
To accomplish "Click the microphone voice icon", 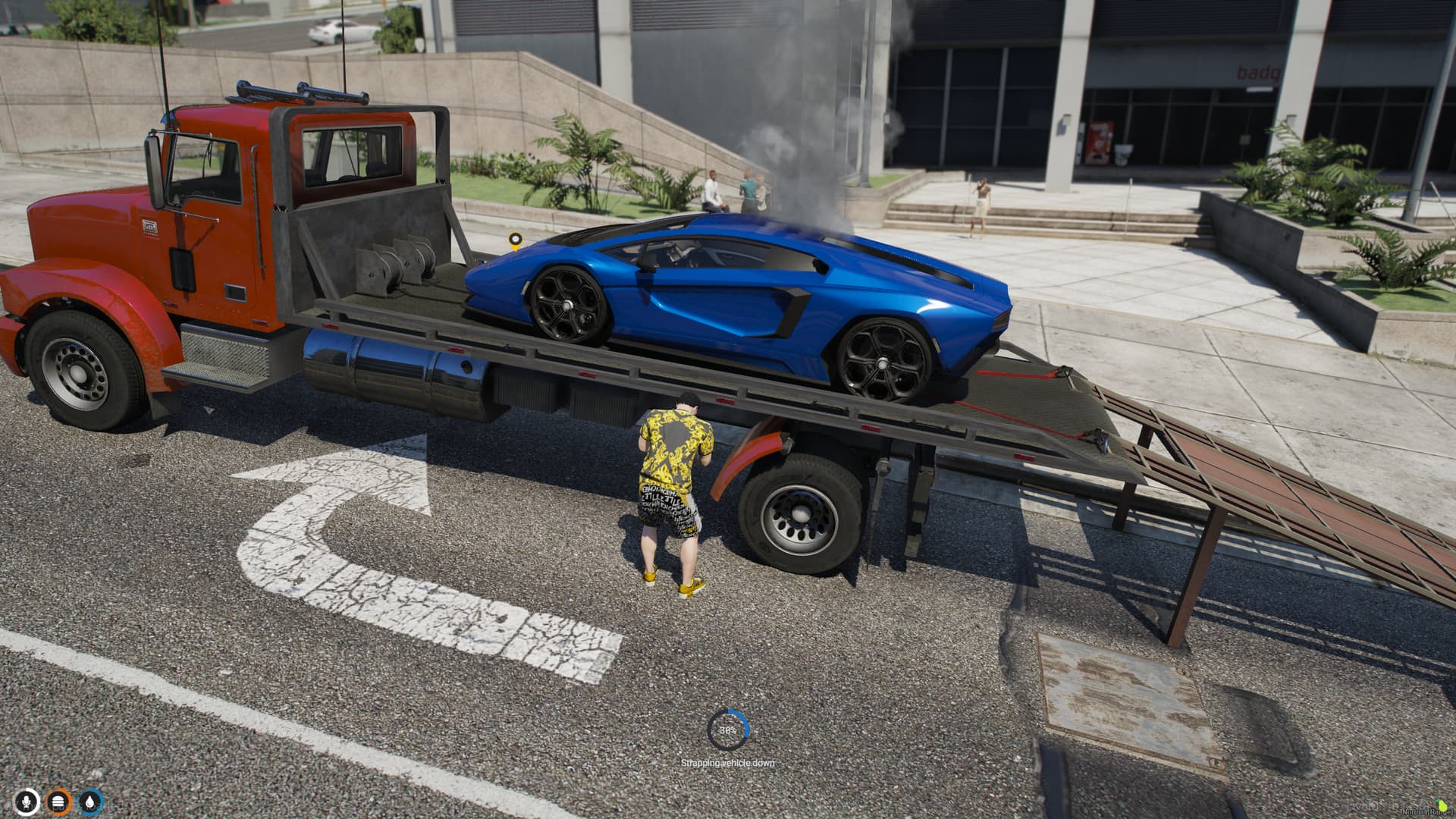I will coord(27,802).
